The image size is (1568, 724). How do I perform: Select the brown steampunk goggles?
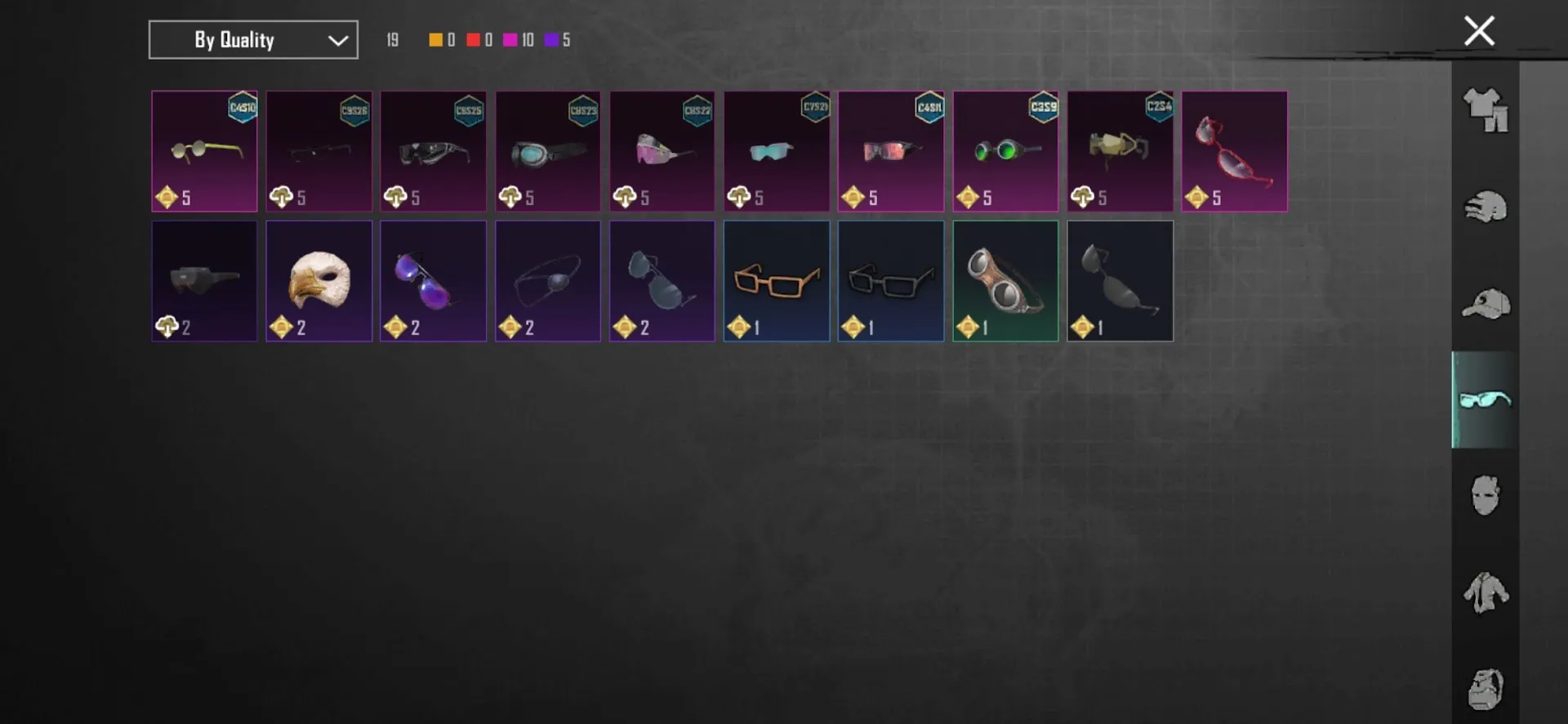pos(1004,280)
